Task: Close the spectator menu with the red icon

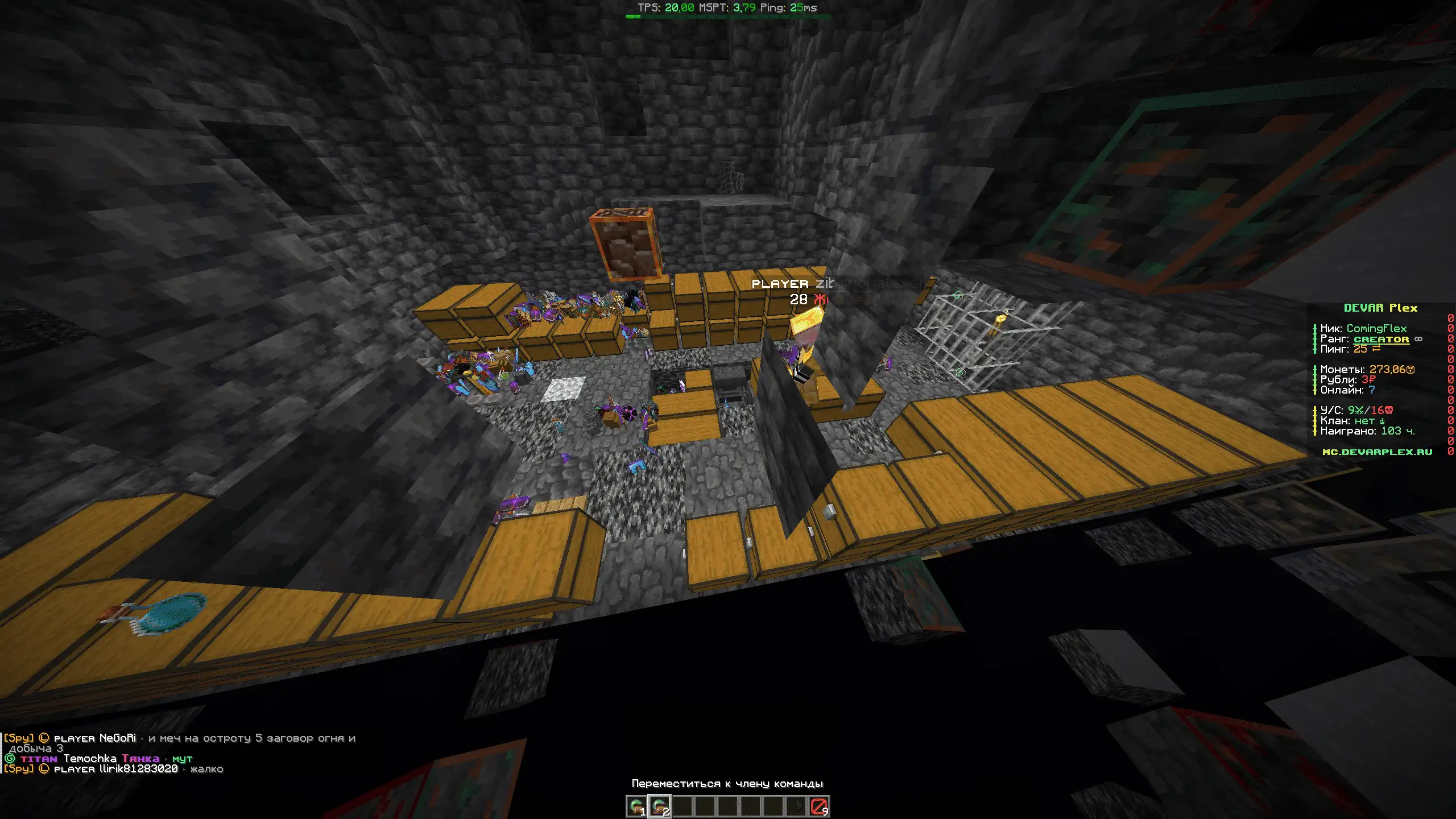Action: [x=818, y=806]
